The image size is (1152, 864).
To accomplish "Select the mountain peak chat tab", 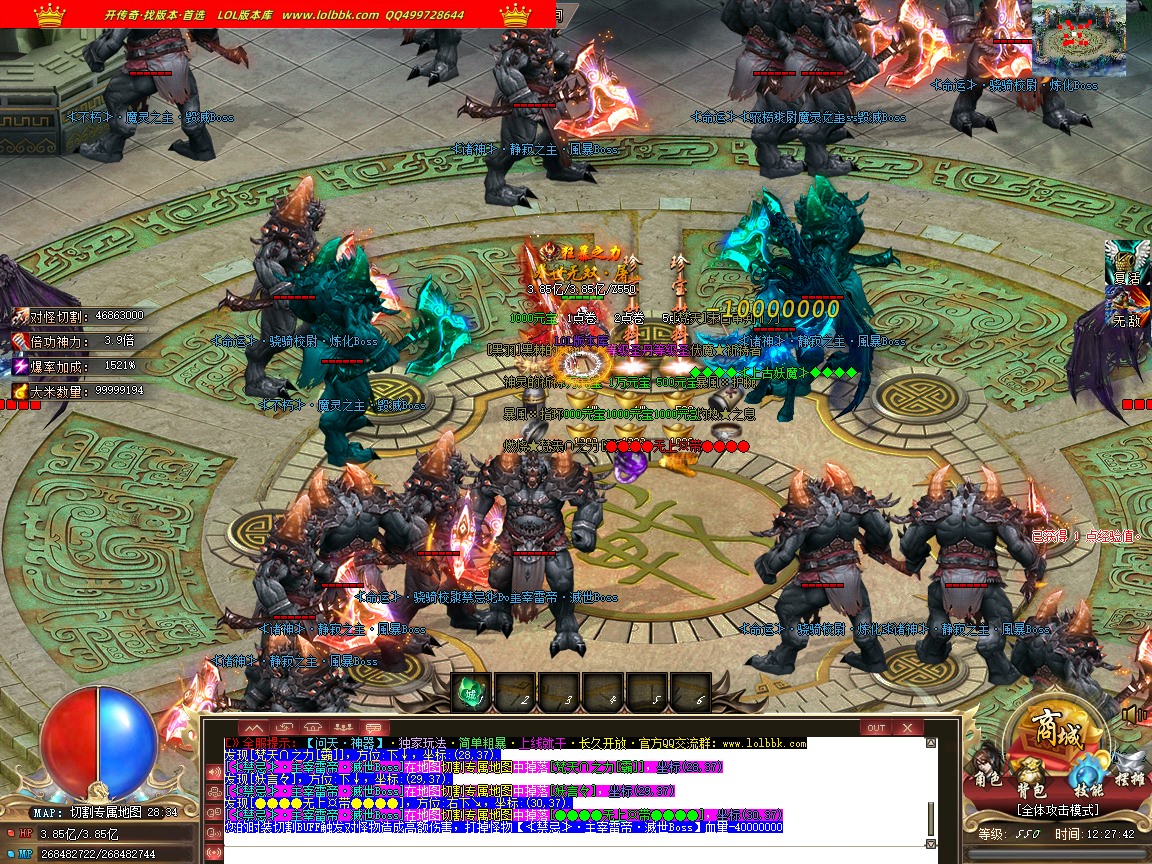I will pos(254,727).
